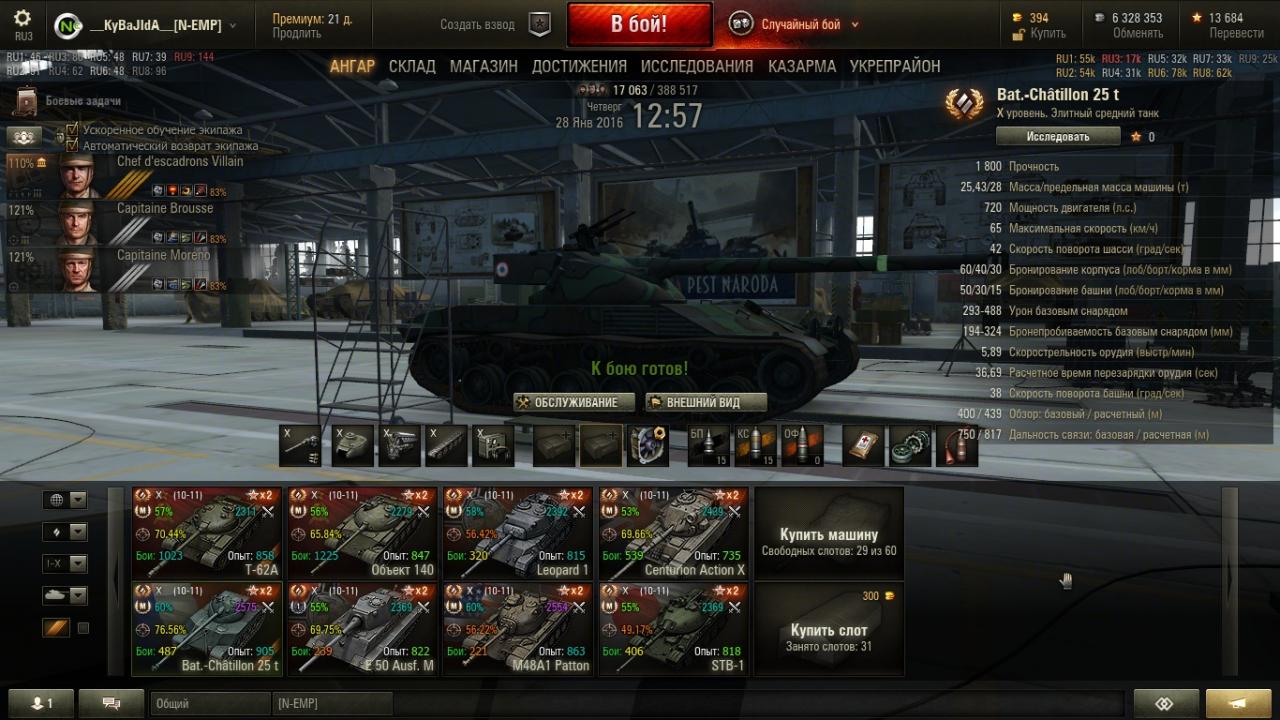Select the T-62A tank in the carousel
1280x720 pixels.
(x=208, y=533)
